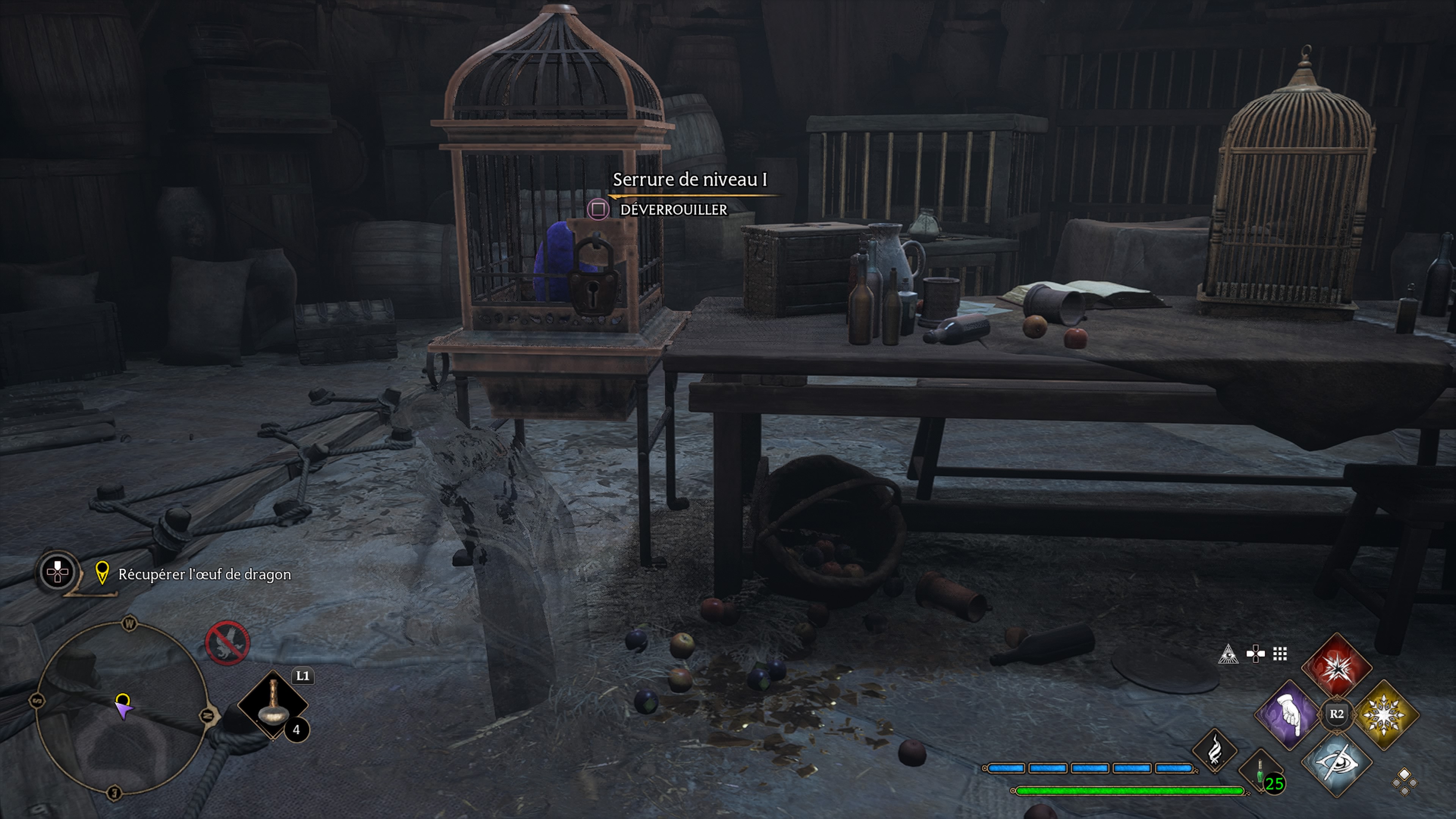Select the quest tracker "Récupérer l'œuf de dragon"
This screenshot has width=1456, height=819.
pyautogui.click(x=204, y=574)
